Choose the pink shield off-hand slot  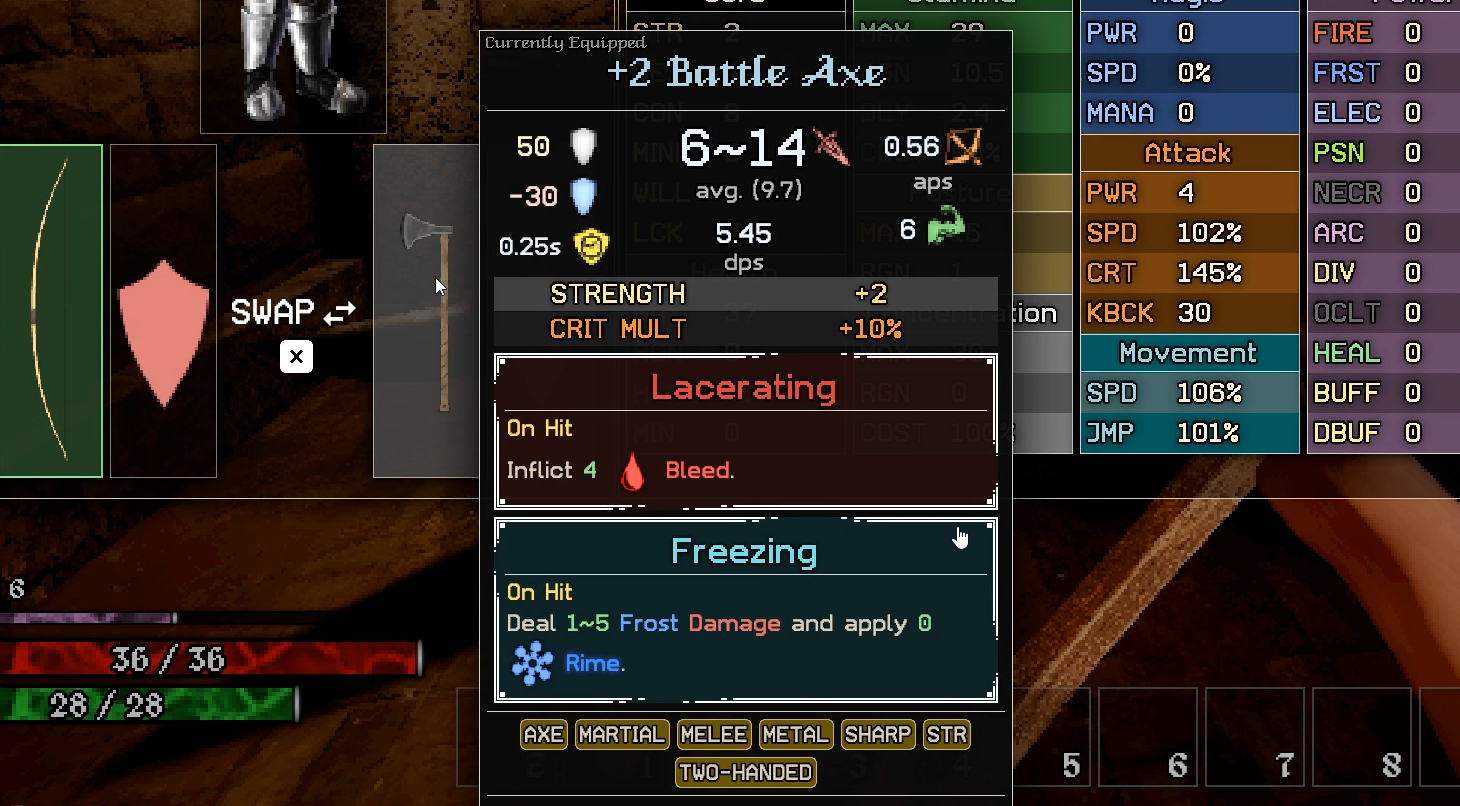(x=163, y=311)
